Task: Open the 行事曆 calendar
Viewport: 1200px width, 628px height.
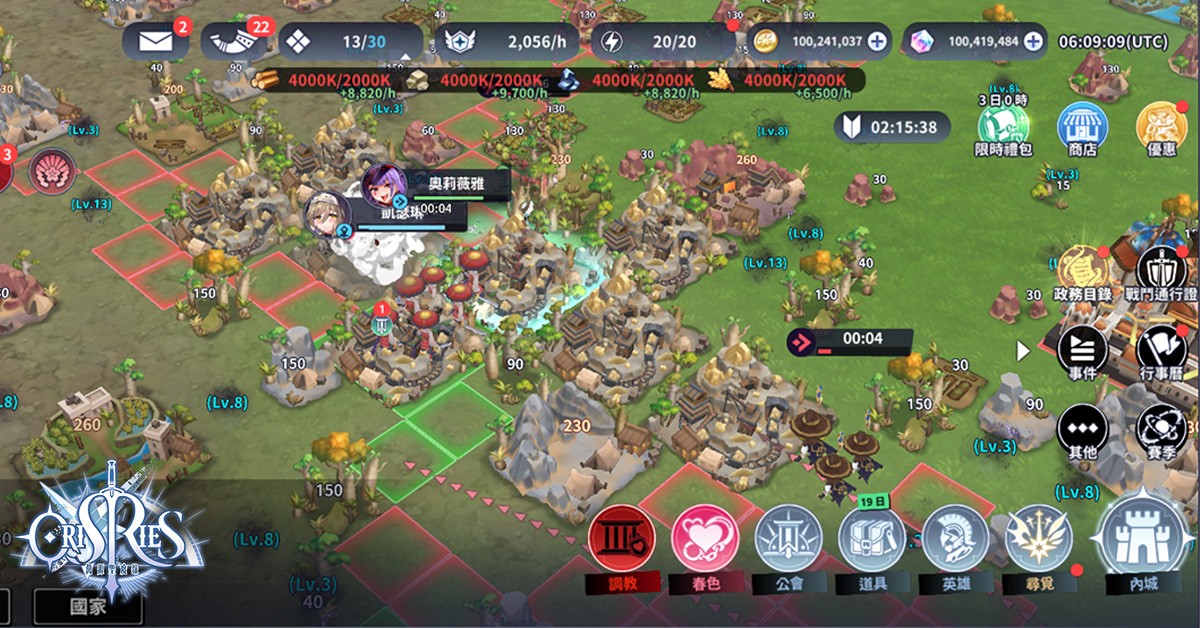Action: pyautogui.click(x=1161, y=350)
